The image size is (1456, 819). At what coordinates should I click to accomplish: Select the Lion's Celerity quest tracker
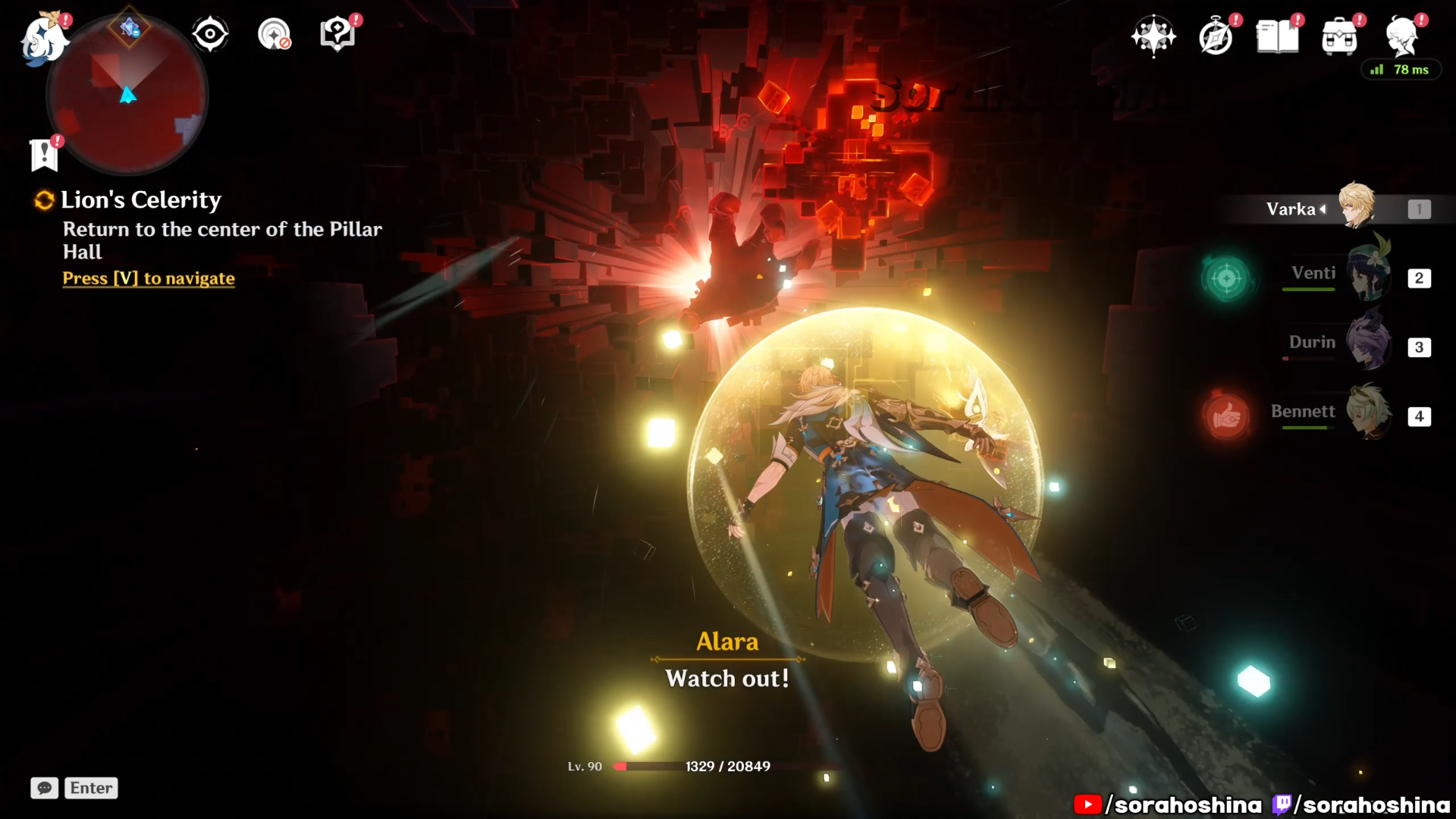click(x=140, y=200)
